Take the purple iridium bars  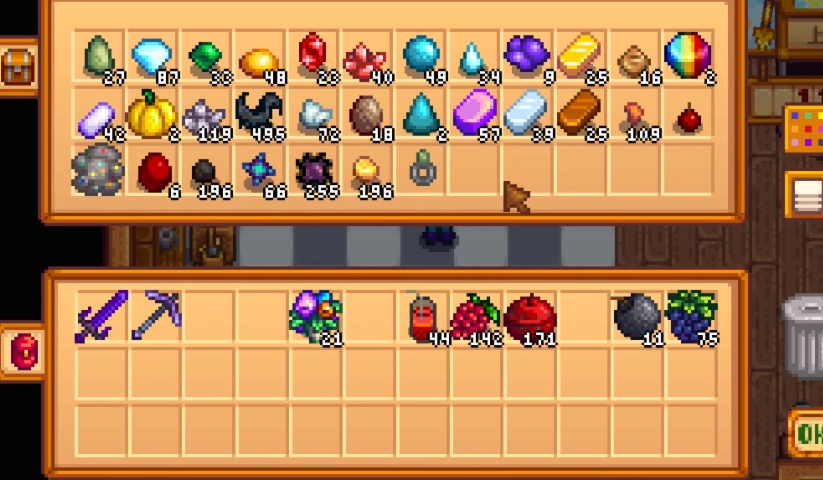point(474,114)
